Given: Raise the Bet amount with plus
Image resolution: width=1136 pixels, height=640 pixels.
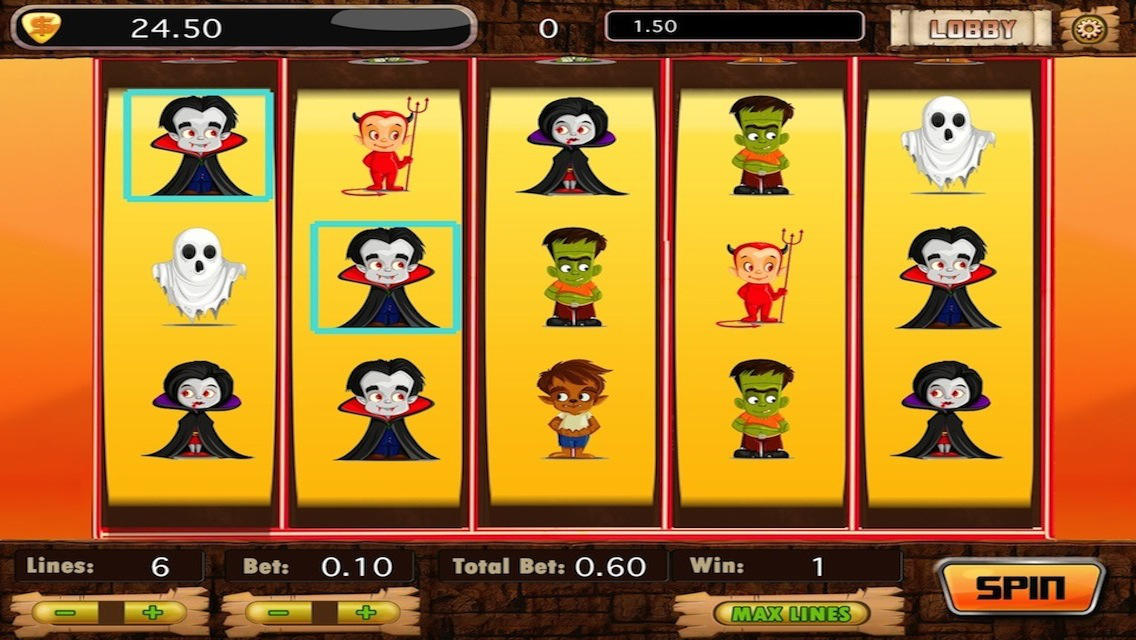Looking at the screenshot, I should [365, 613].
